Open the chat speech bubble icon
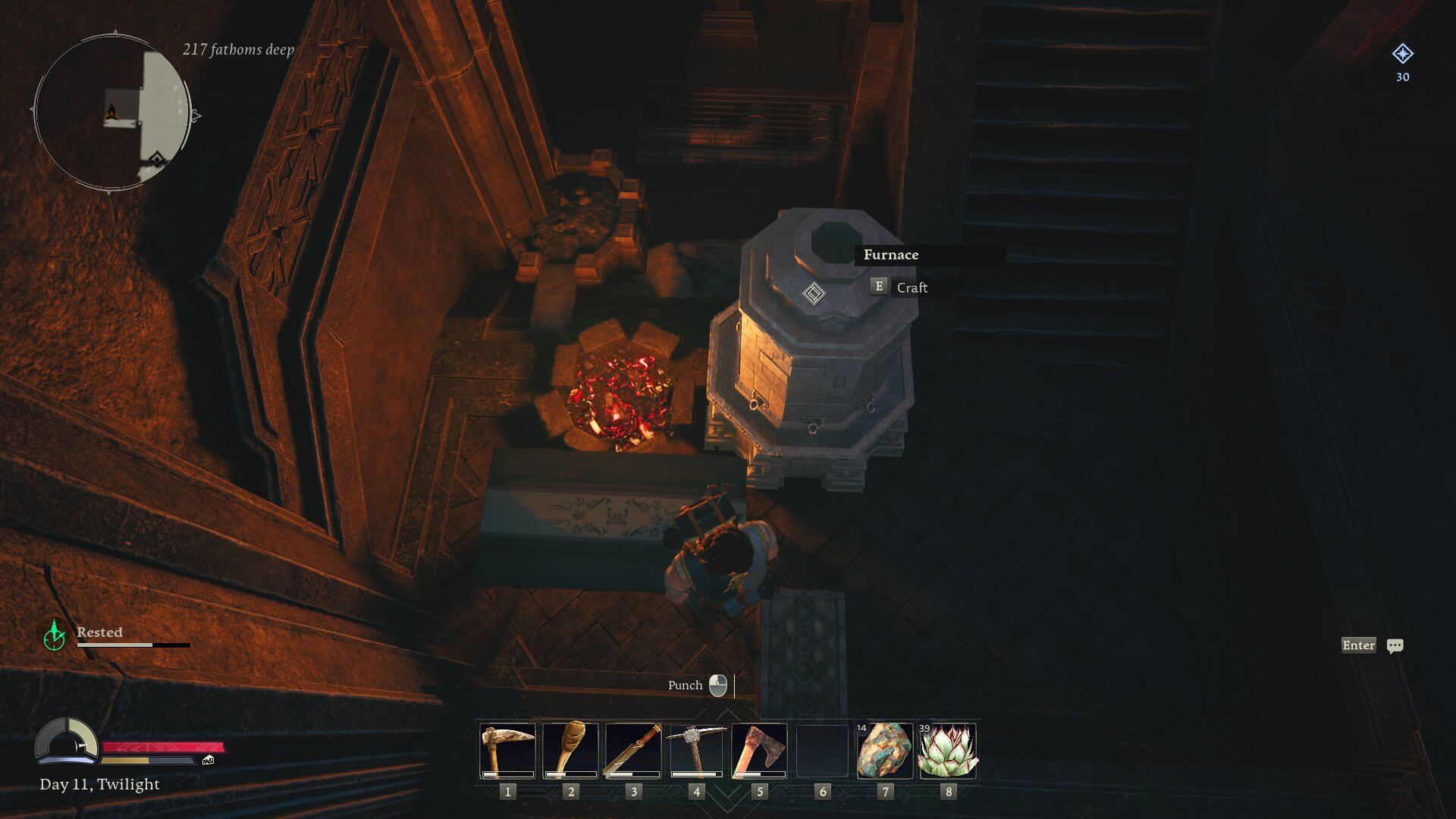Image resolution: width=1456 pixels, height=819 pixels. [x=1395, y=646]
